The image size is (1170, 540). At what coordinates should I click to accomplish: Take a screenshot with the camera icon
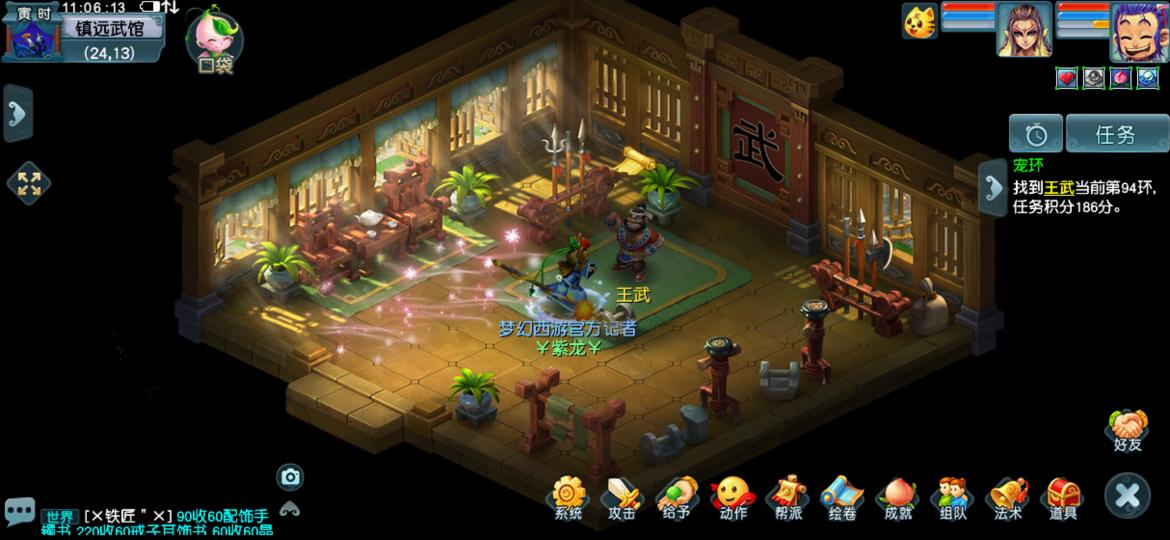[x=290, y=477]
